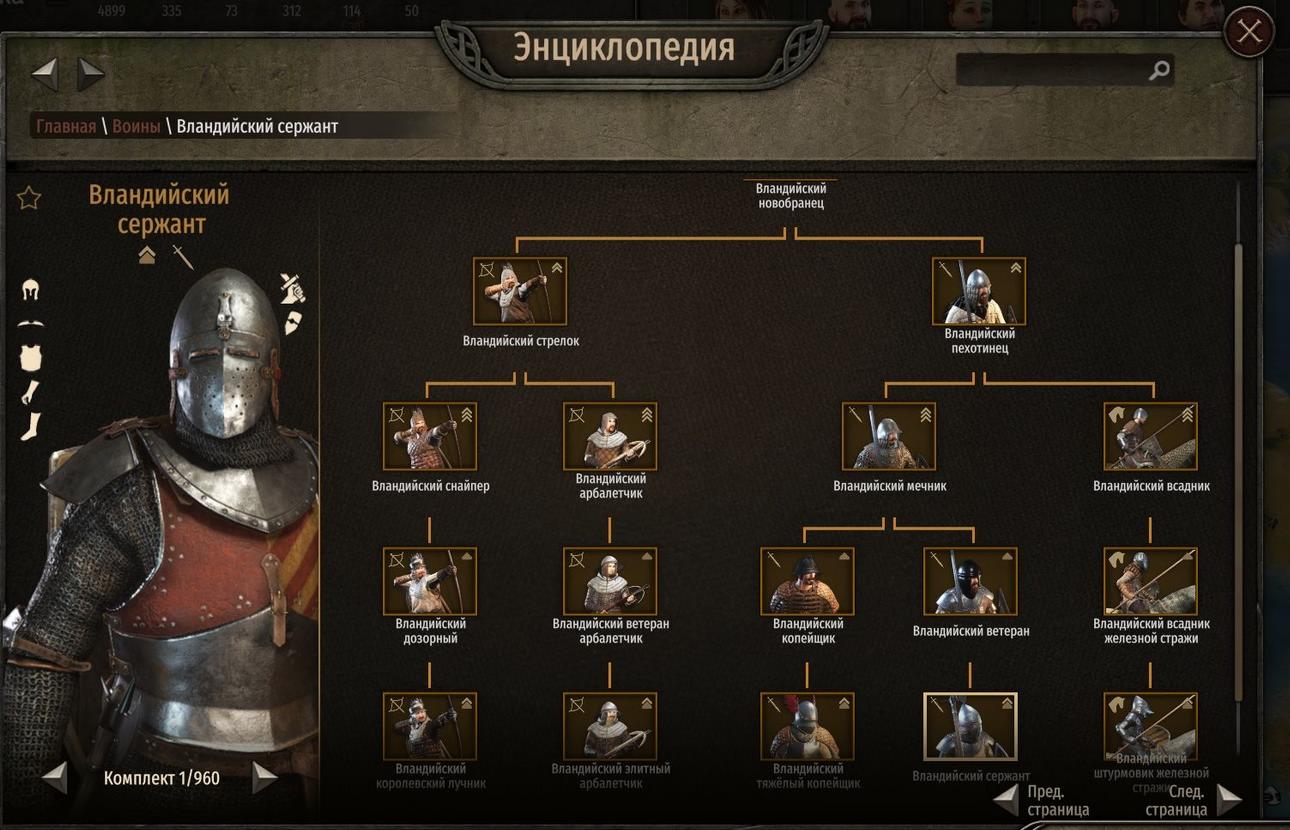Show the previous equipment set (Комплект)

pos(55,778)
